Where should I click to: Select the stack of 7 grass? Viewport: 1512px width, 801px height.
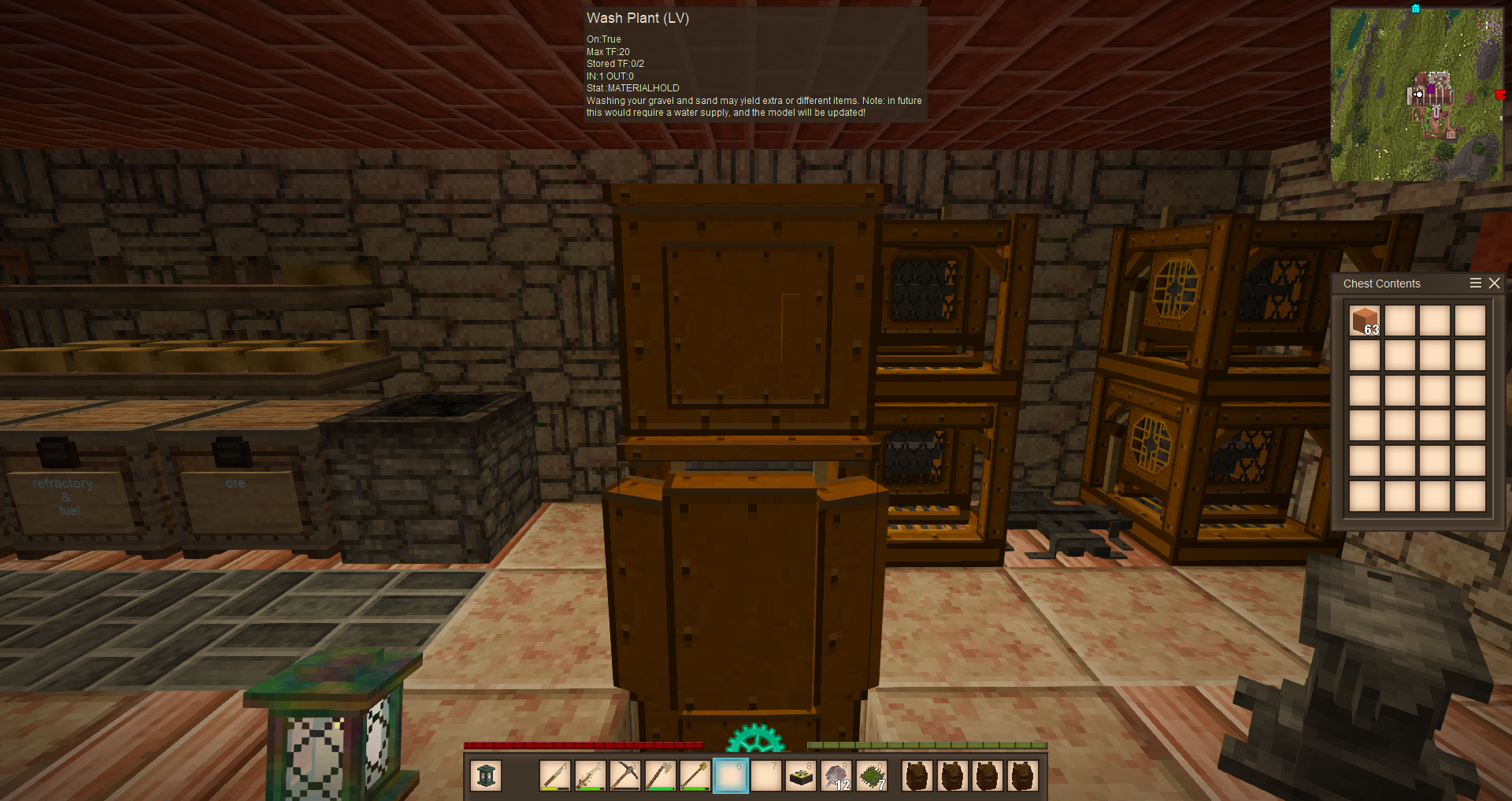[872, 776]
